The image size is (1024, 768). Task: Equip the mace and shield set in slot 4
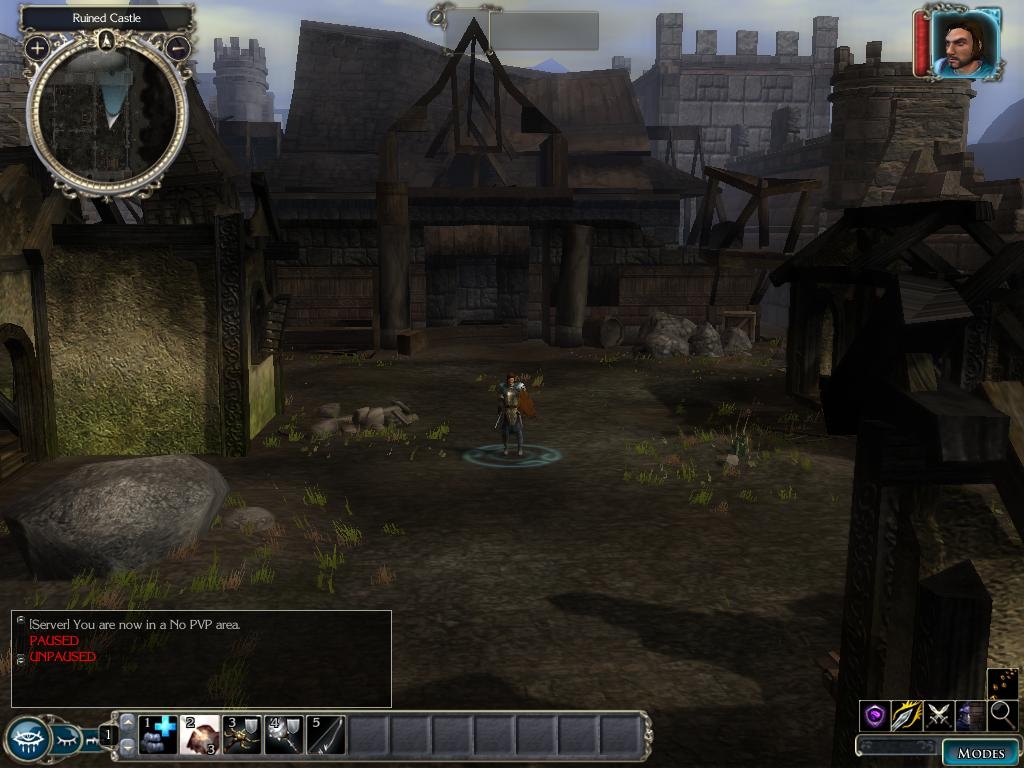284,735
